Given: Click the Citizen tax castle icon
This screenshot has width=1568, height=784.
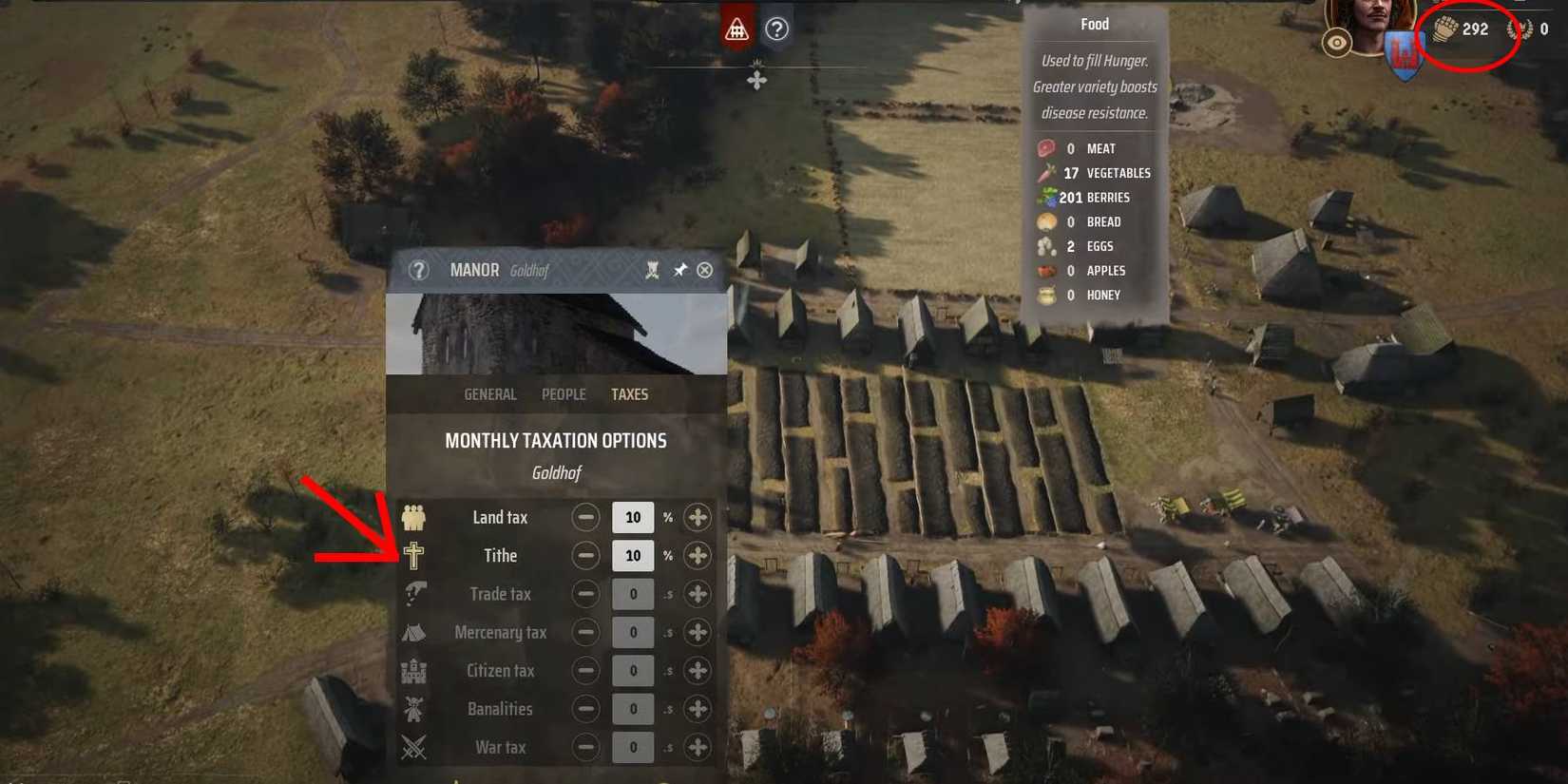Looking at the screenshot, I should [415, 670].
